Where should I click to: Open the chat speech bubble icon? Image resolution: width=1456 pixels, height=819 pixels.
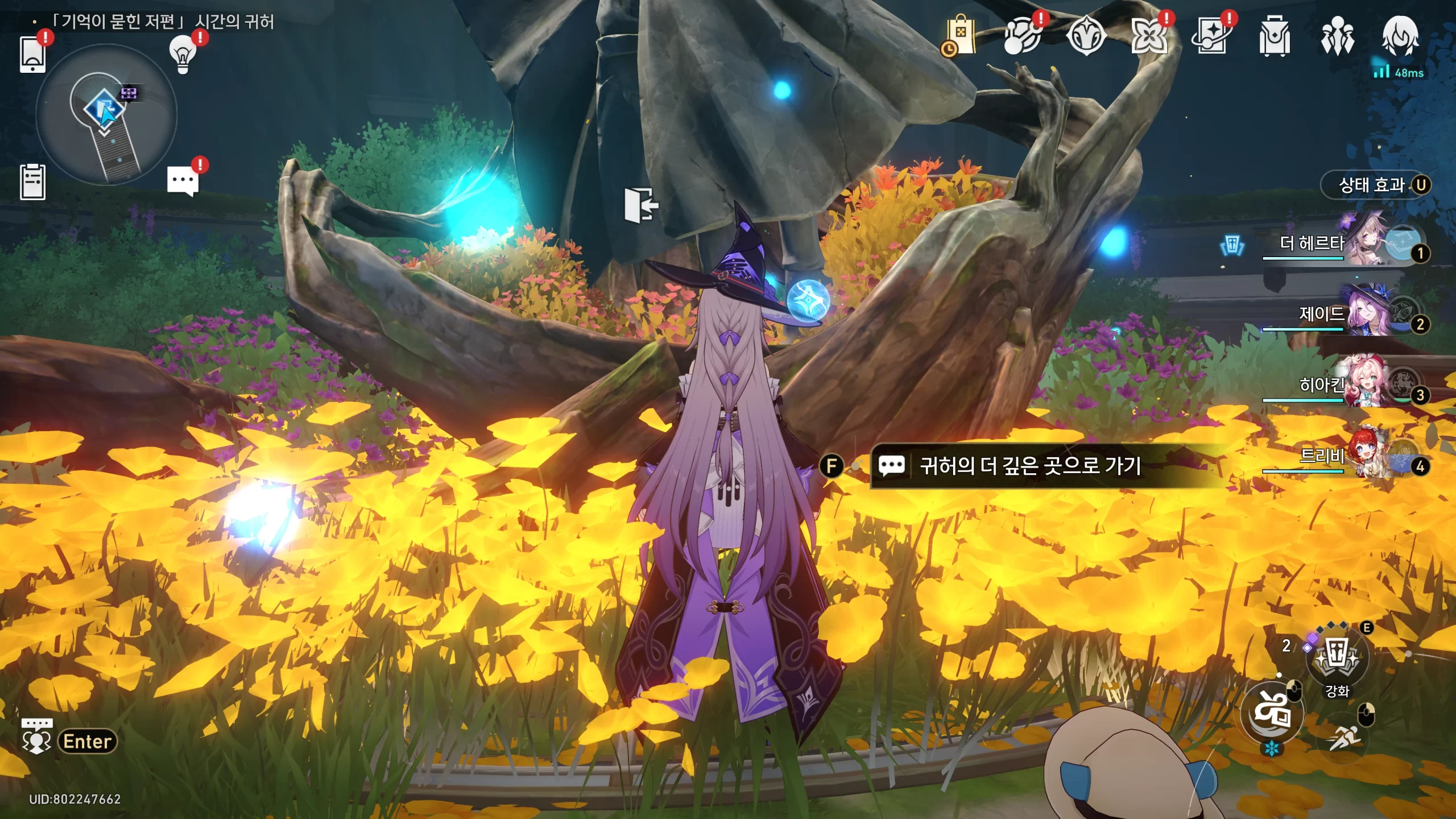[x=183, y=181]
